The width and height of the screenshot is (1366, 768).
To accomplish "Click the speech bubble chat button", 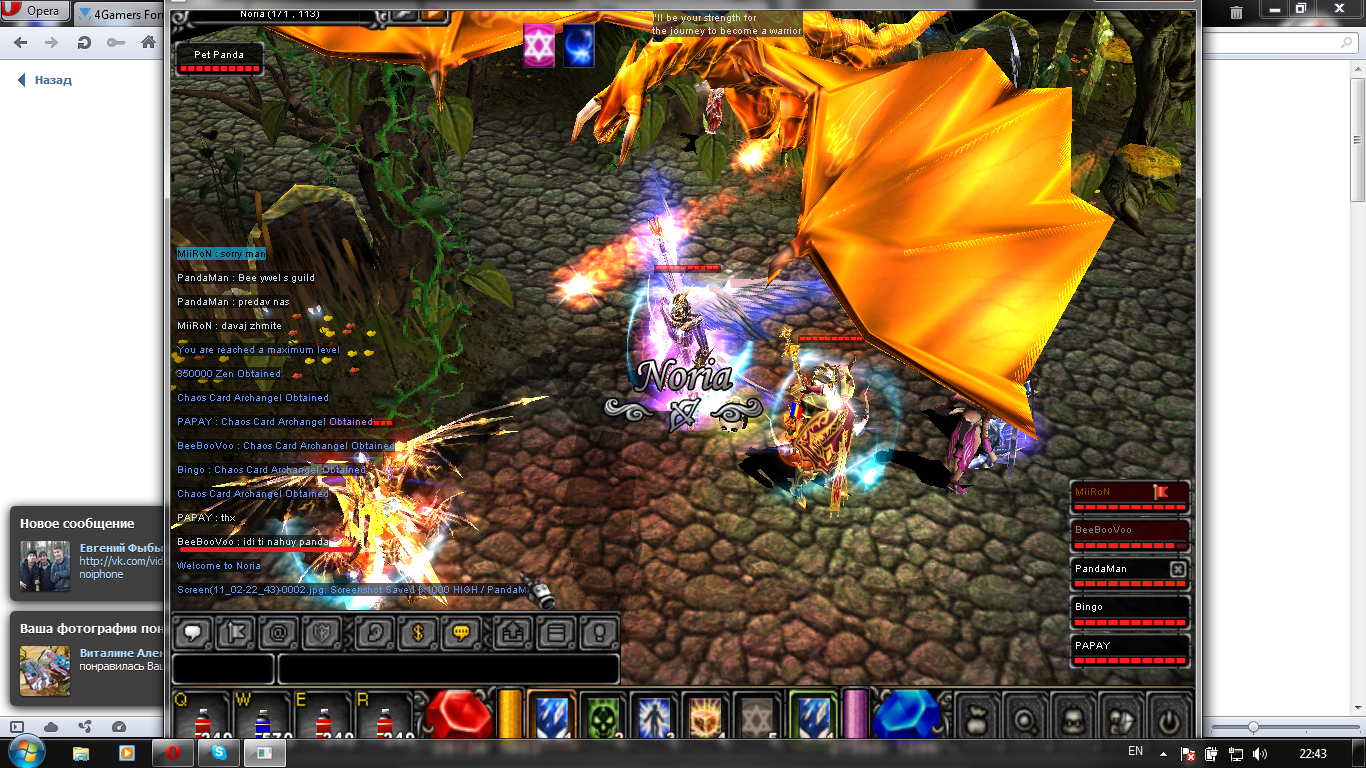I will click(x=191, y=632).
